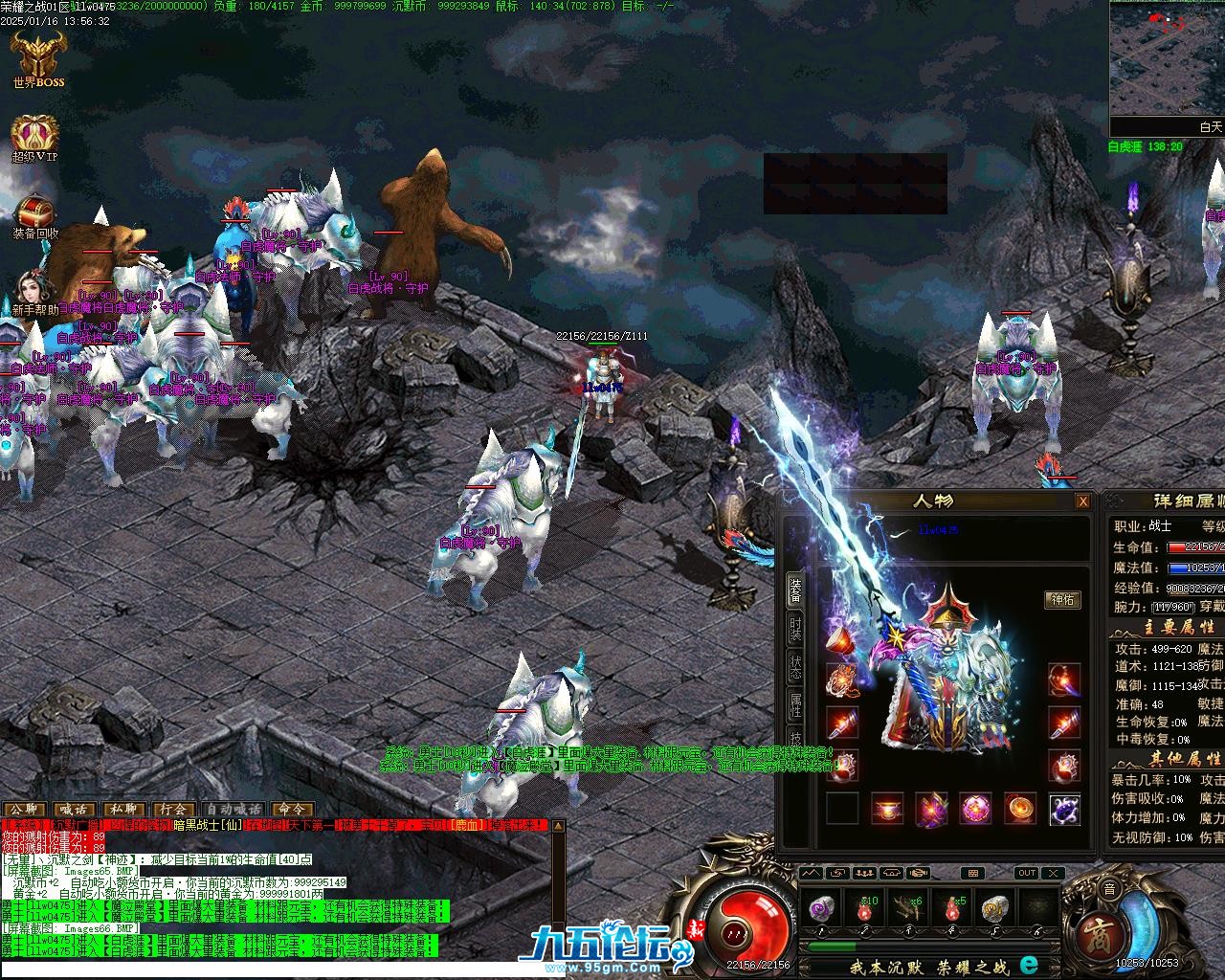This screenshot has height=980, width=1225.
Task: Toggle the 自动喊话 button
Action: click(x=234, y=810)
